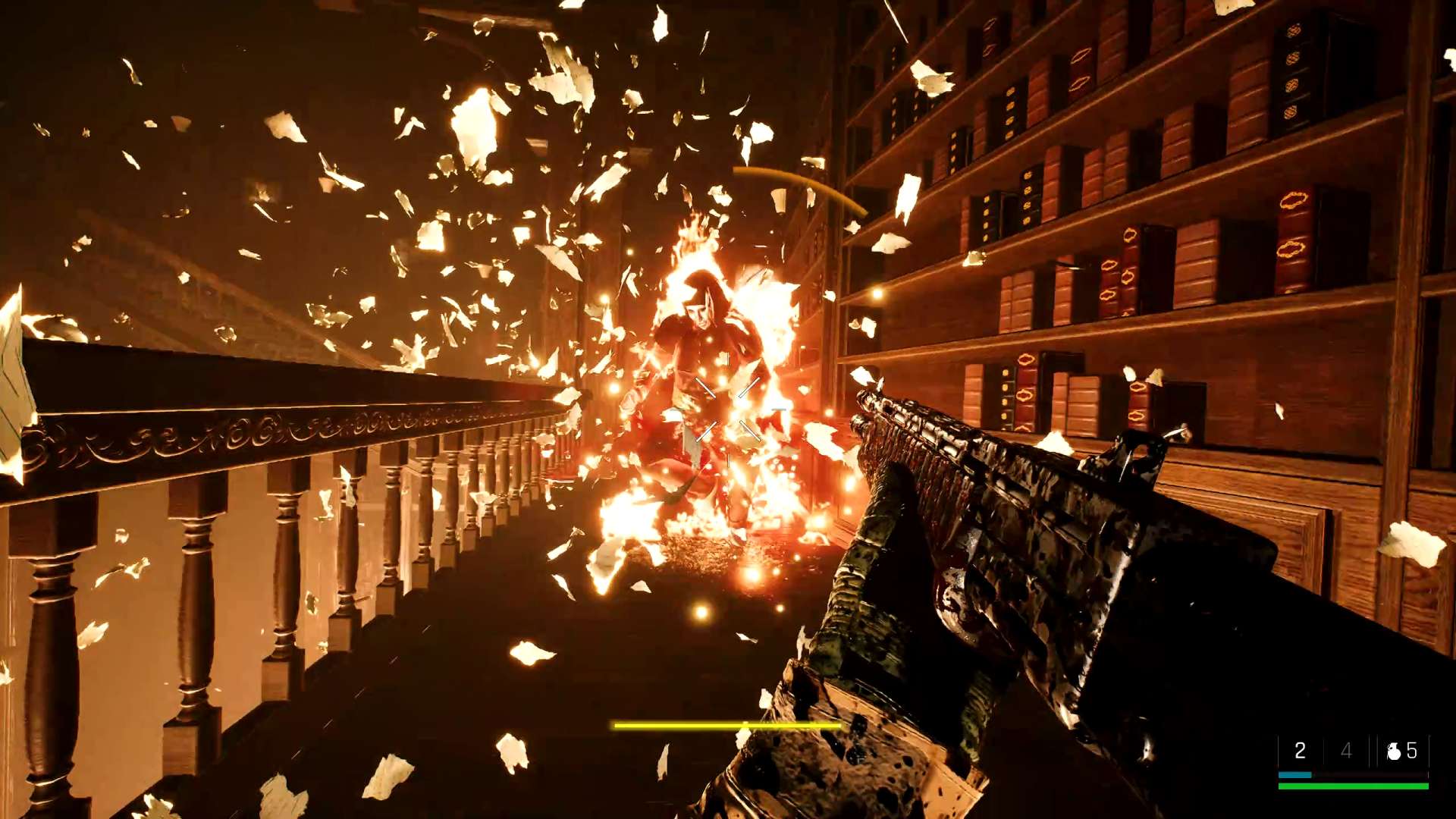1456x819 pixels.
Task: Select the grenade icon in the HUD
Action: (x=1393, y=751)
